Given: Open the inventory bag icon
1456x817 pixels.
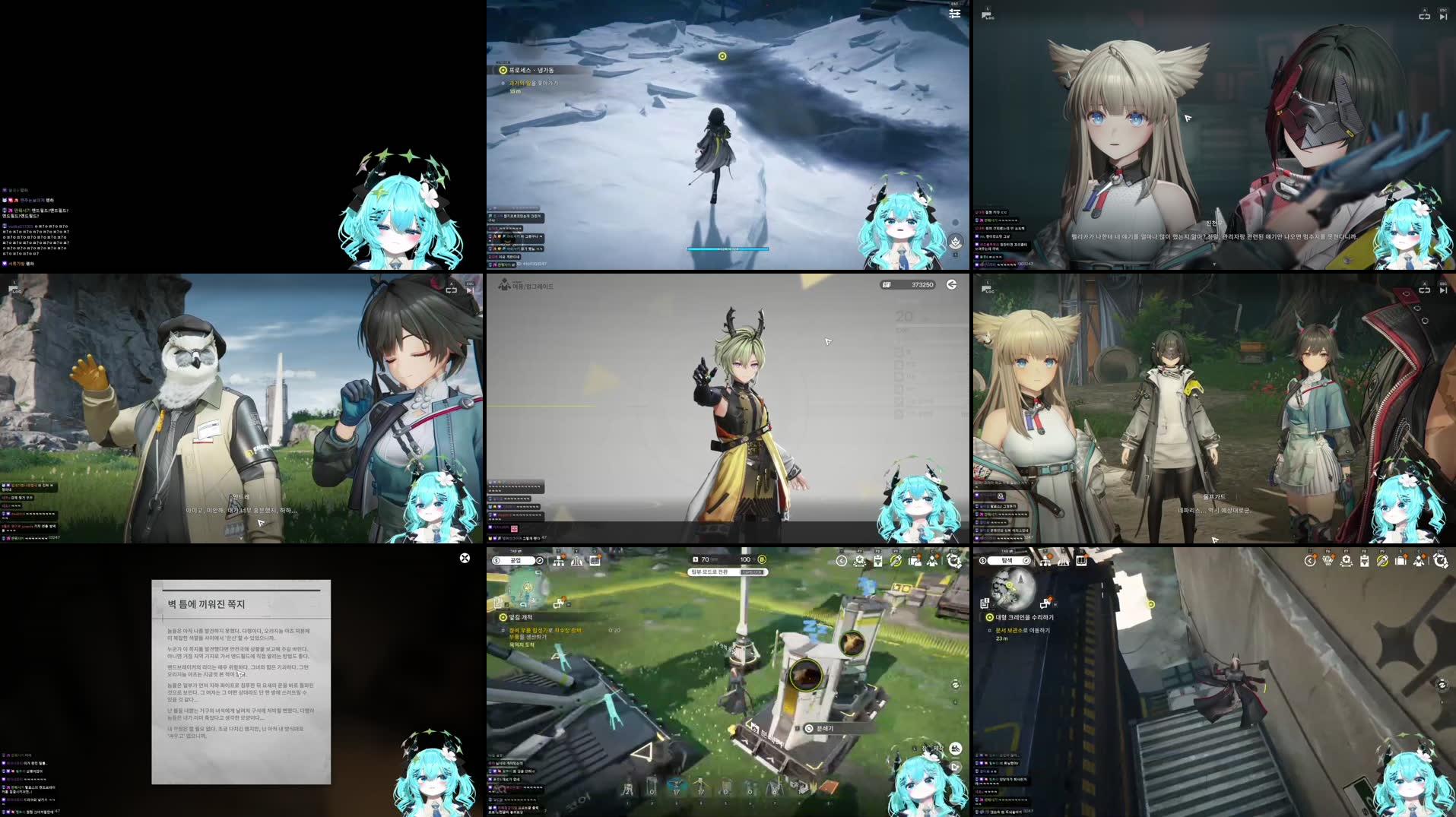Looking at the screenshot, I should click(916, 561).
